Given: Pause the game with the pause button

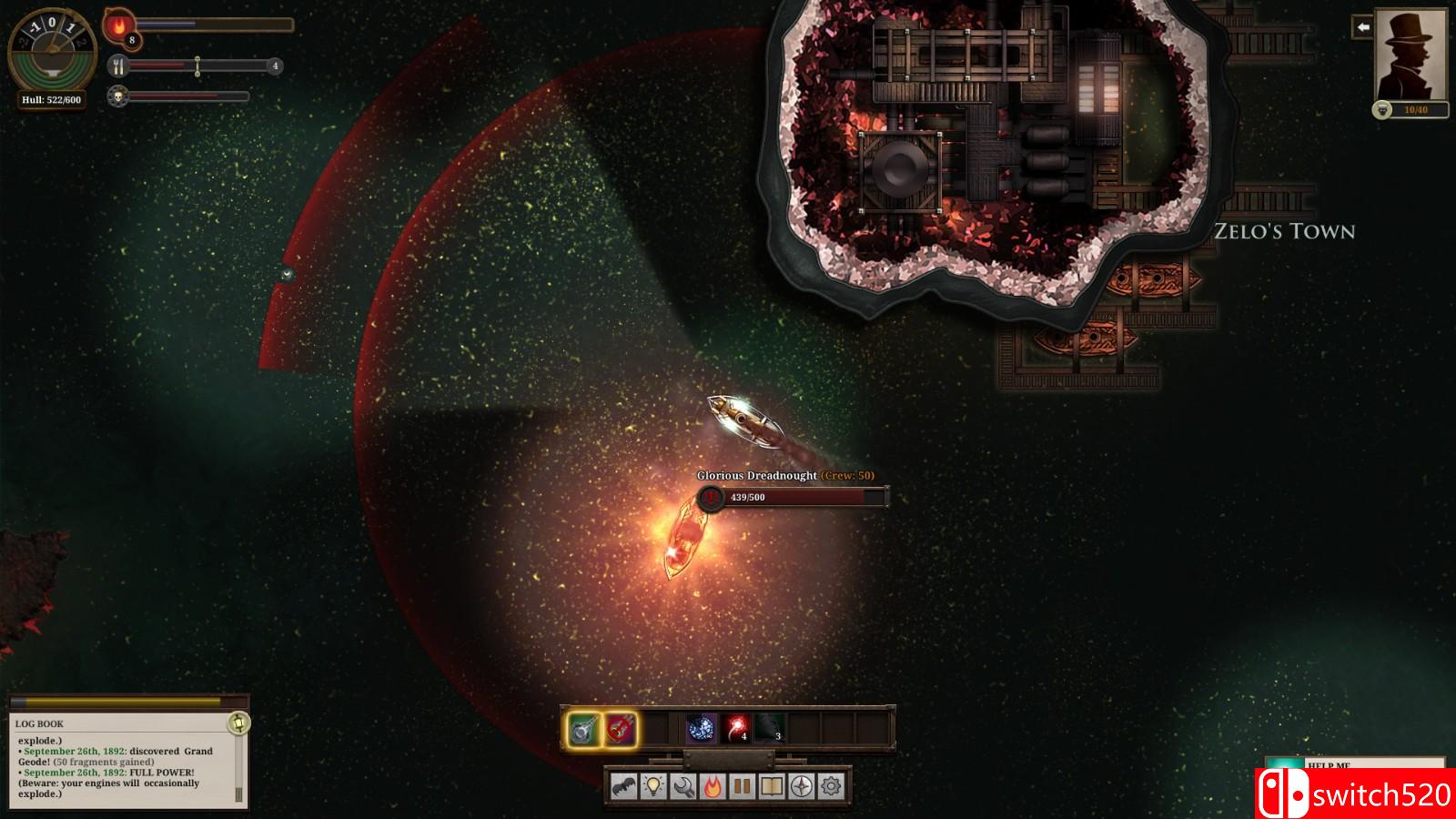Looking at the screenshot, I should [743, 786].
